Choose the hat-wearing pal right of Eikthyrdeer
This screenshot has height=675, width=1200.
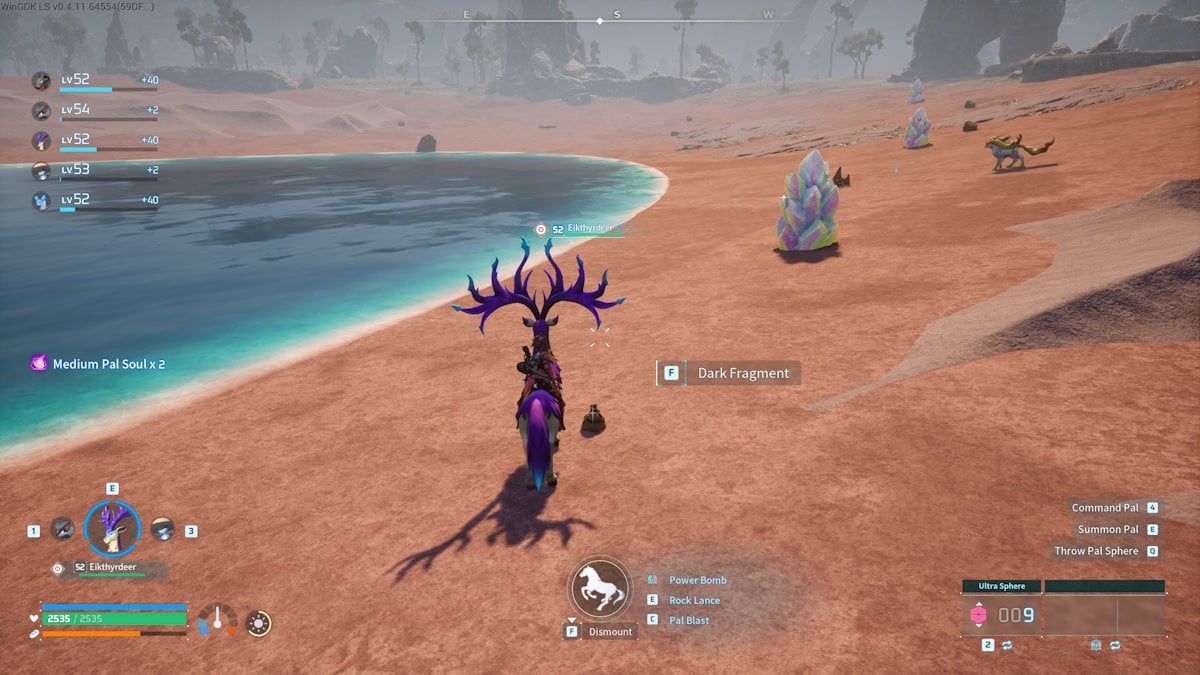pyautogui.click(x=163, y=529)
